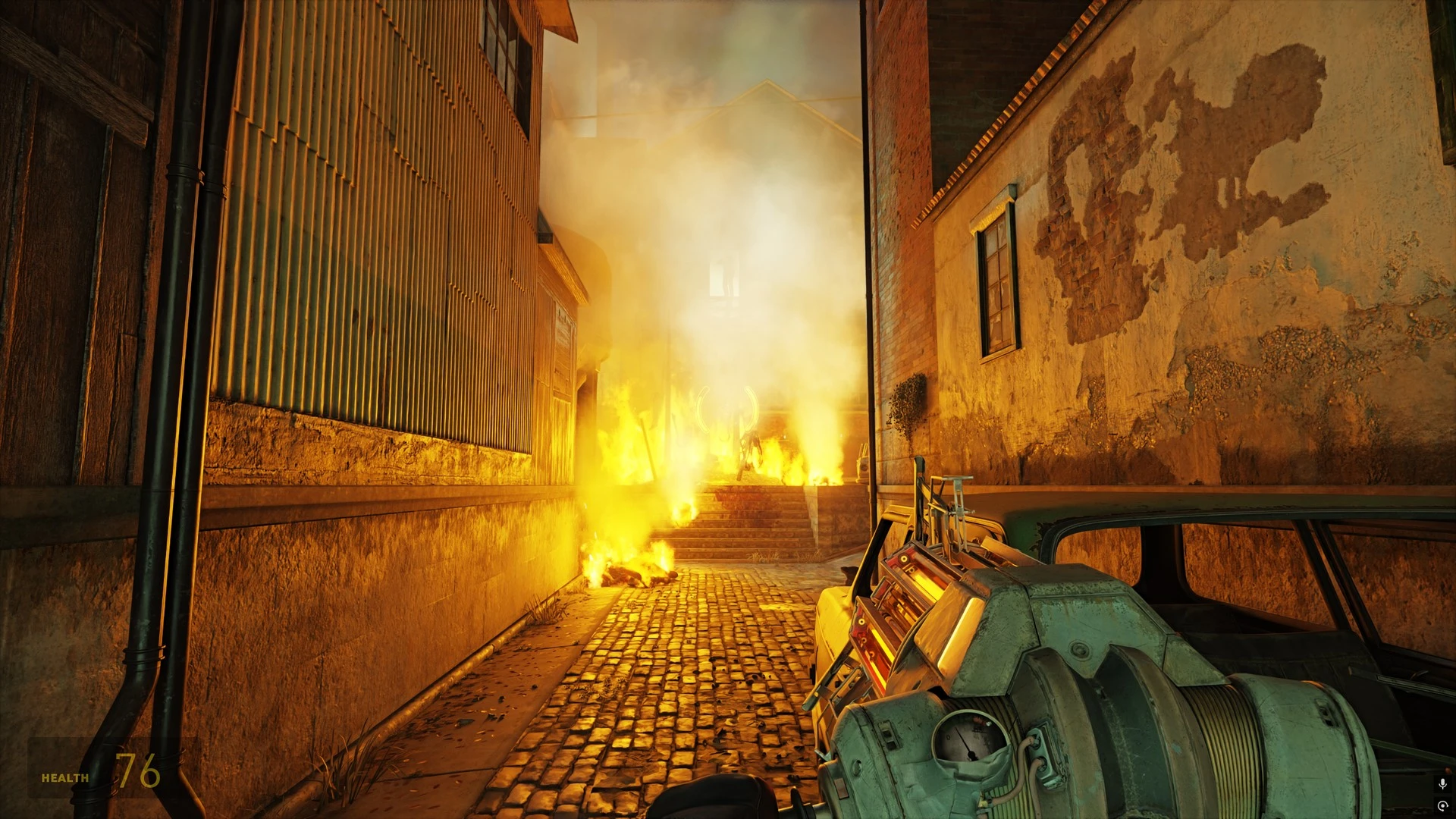Toggle the microphone overlay icon

1442,783
